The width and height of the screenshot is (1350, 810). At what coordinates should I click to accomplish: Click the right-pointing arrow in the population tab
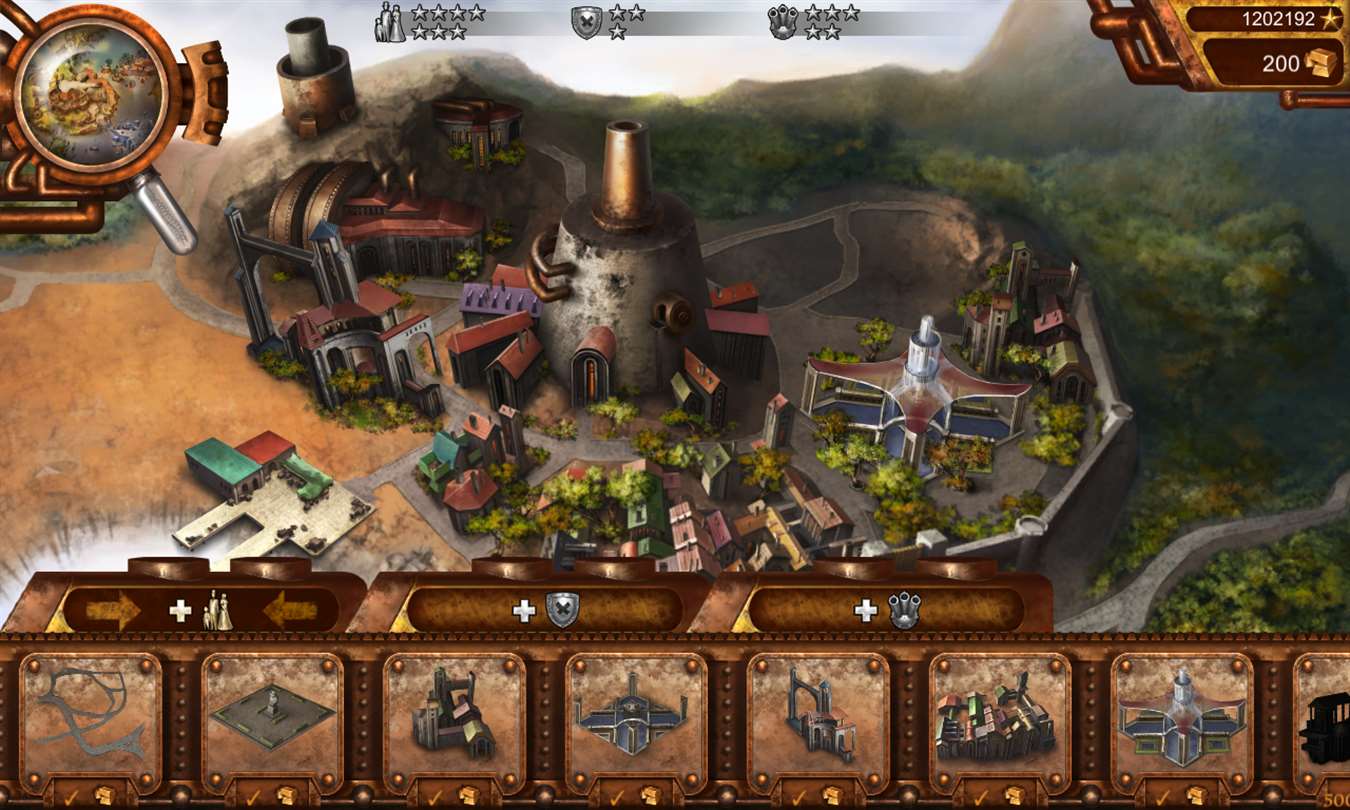113,610
